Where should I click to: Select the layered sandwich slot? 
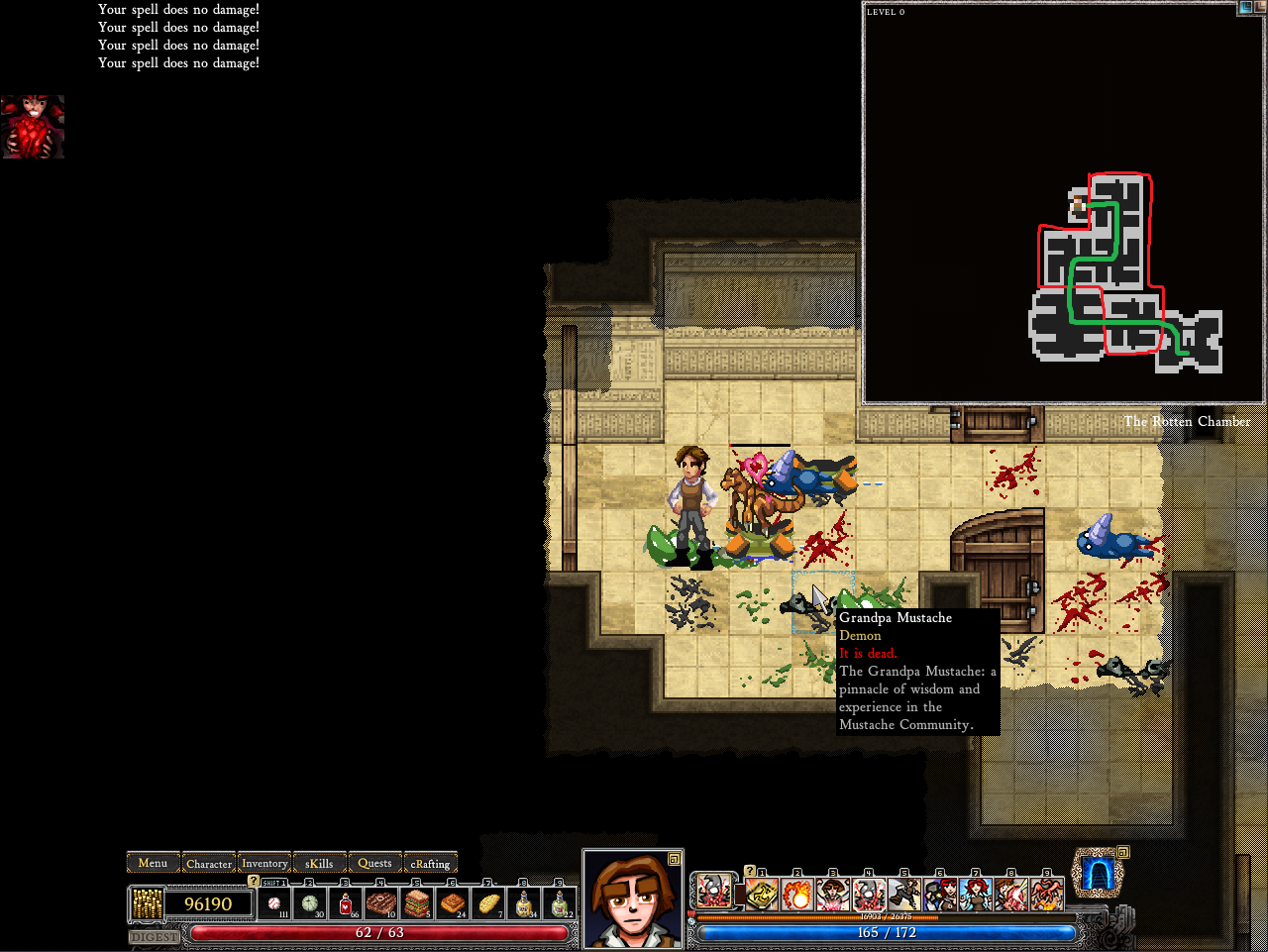click(417, 903)
